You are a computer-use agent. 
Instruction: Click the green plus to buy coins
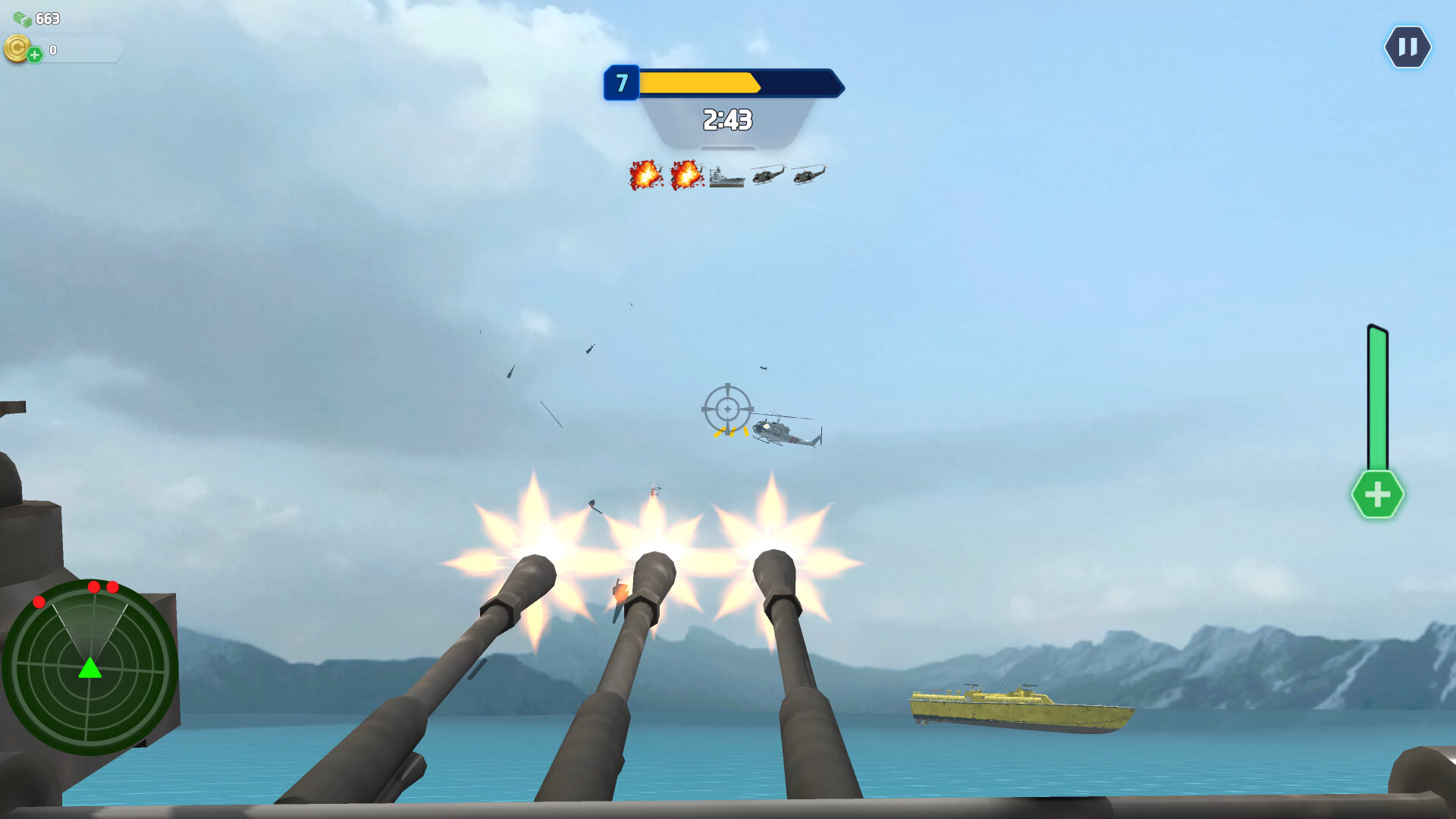coord(35,55)
